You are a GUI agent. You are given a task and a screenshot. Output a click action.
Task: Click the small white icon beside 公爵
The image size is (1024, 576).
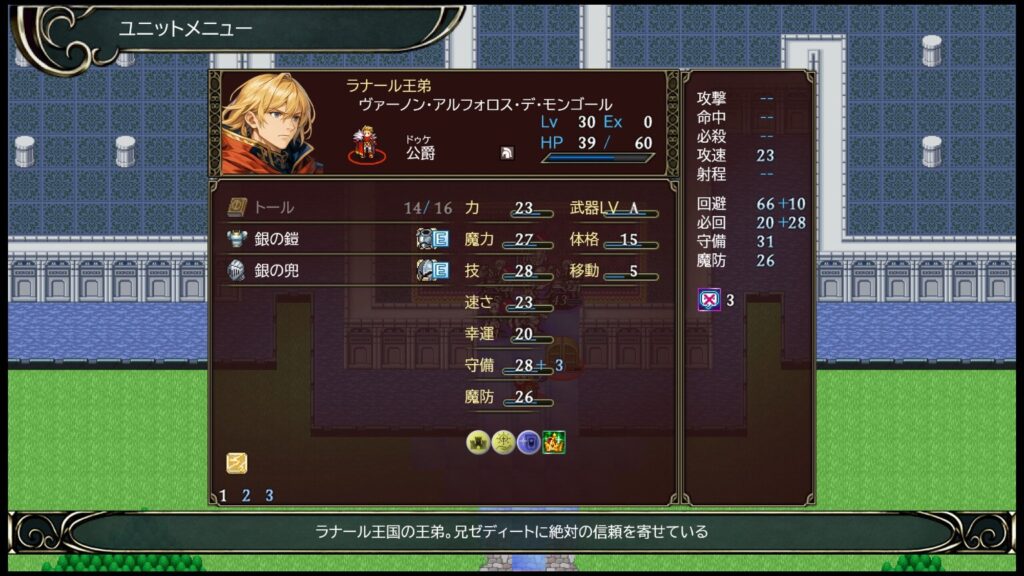pos(507,154)
